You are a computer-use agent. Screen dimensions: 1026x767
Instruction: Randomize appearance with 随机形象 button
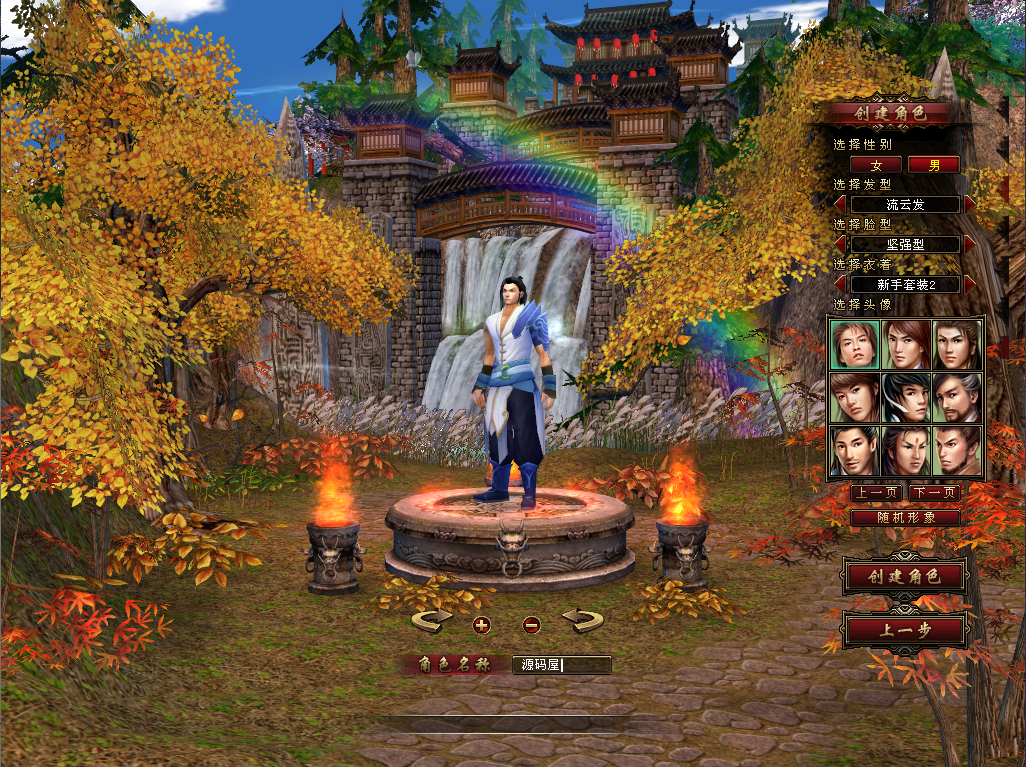coord(905,518)
